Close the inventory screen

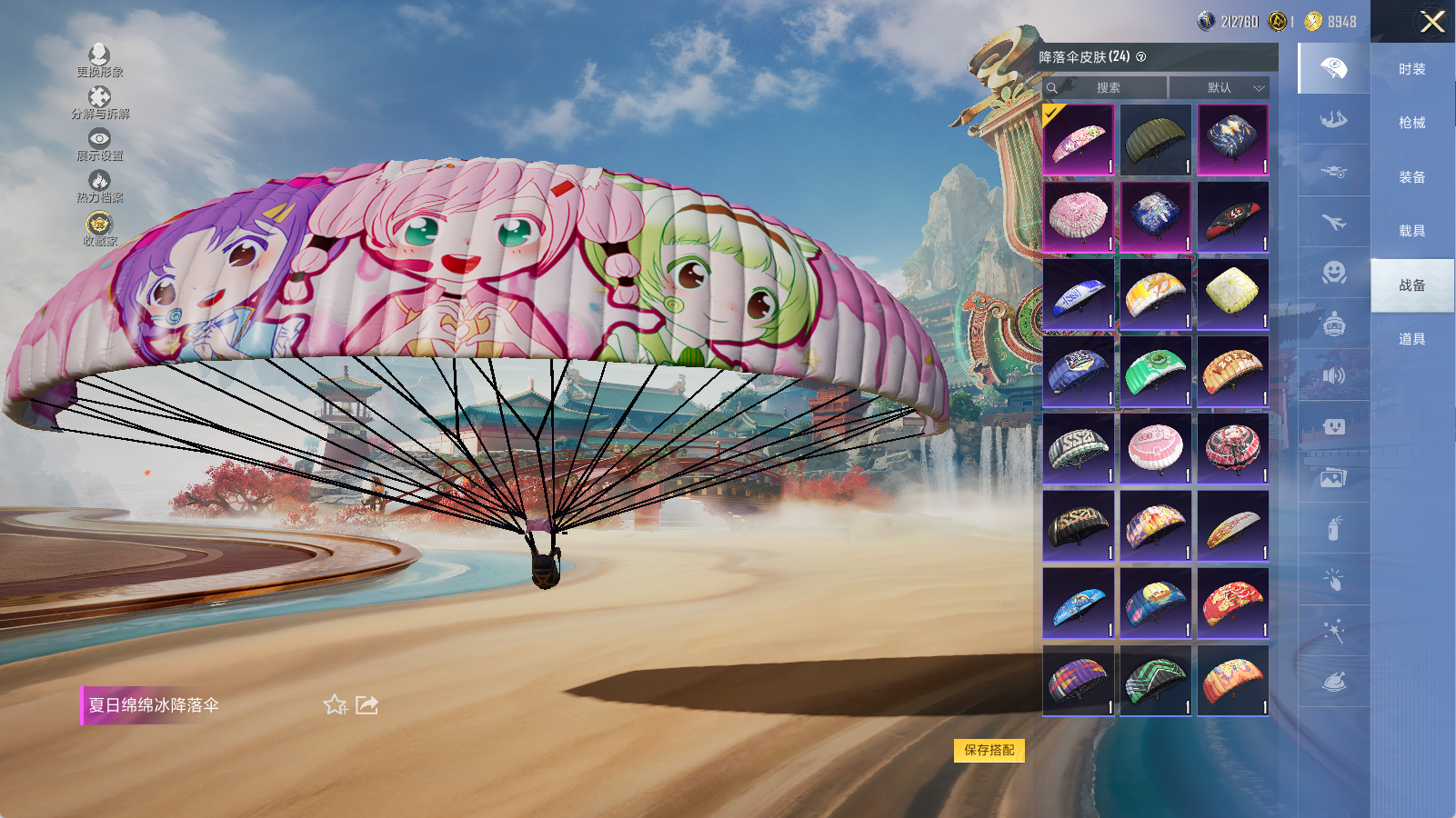pyautogui.click(x=1432, y=22)
